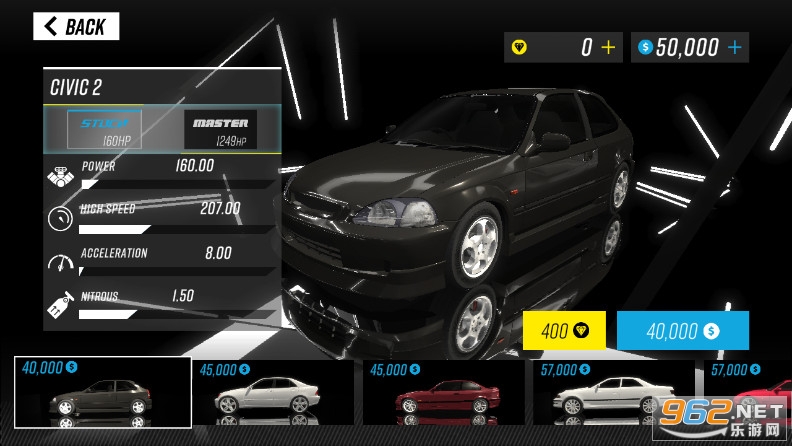This screenshot has width=792, height=446.
Task: Add cash with the blue plus
Action: click(735, 47)
